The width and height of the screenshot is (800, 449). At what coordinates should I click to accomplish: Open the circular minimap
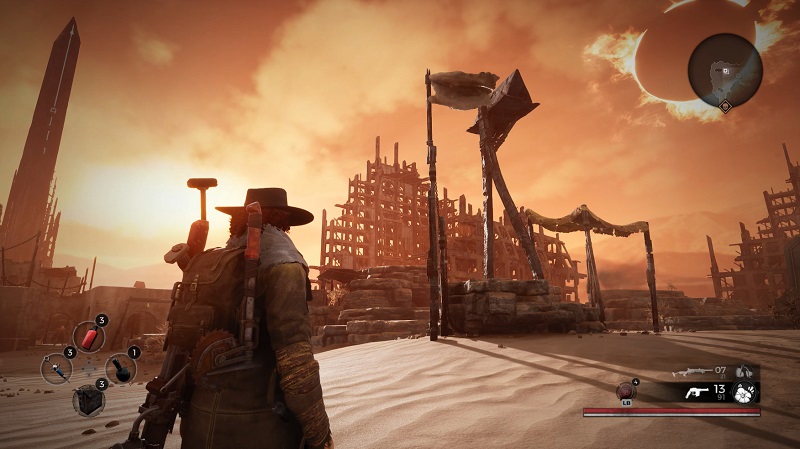[x=725, y=70]
